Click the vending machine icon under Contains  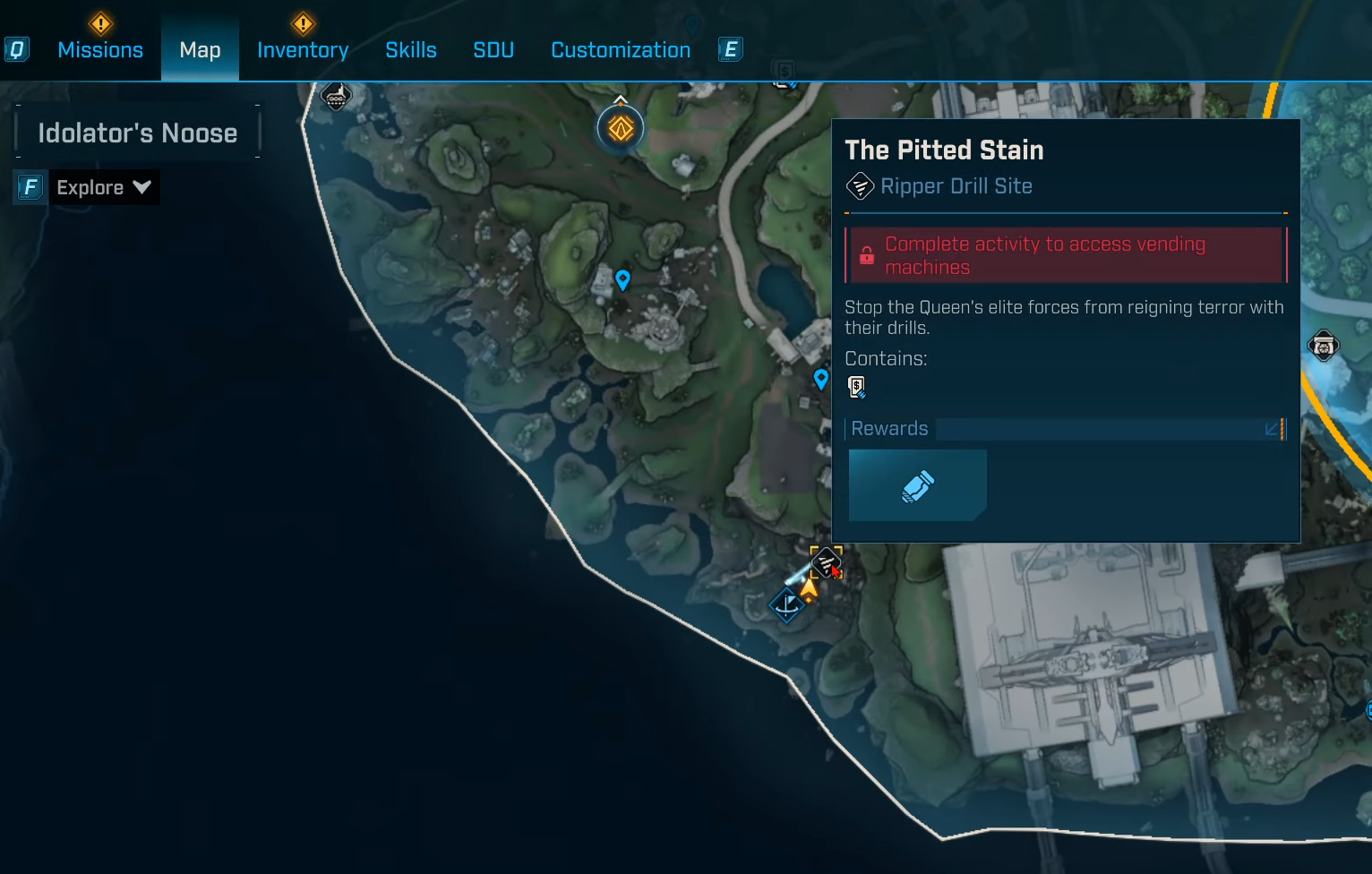point(857,387)
